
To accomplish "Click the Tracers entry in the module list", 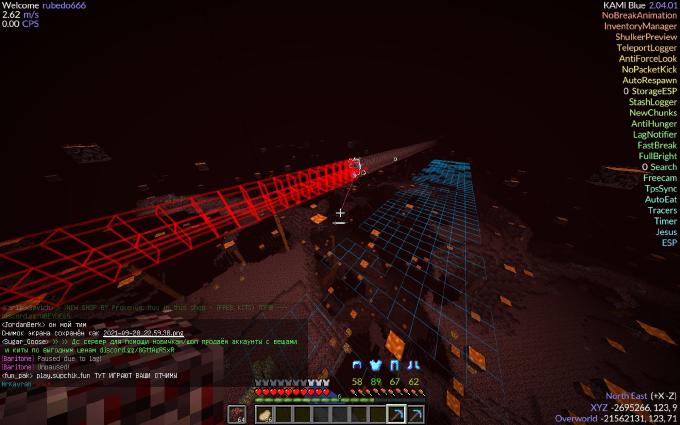I will tap(661, 210).
